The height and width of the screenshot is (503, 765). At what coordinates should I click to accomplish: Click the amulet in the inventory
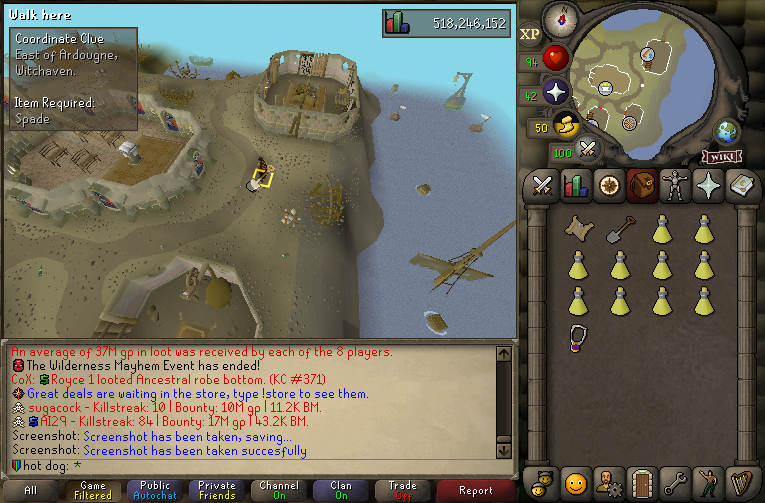coord(577,336)
